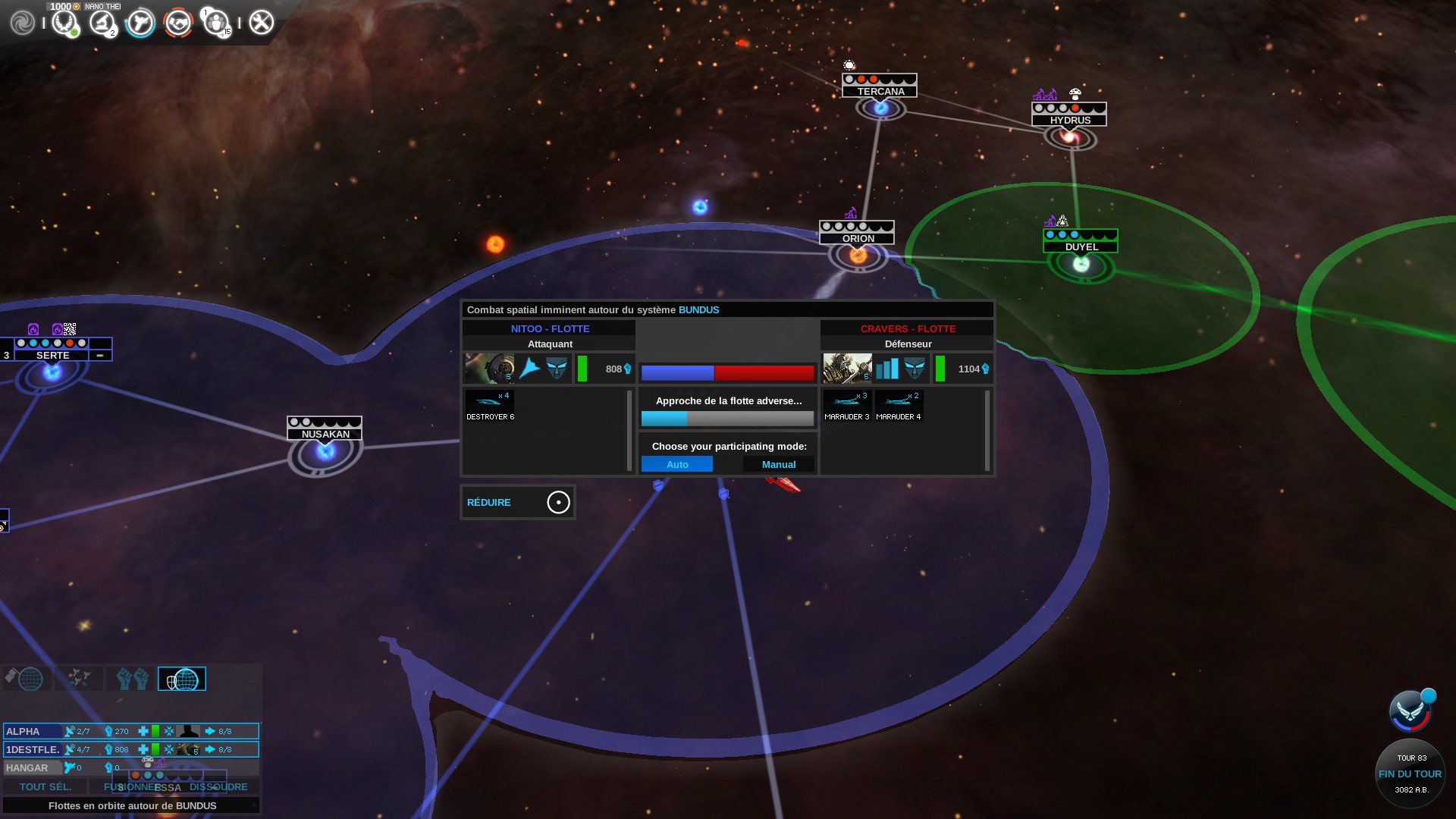The image size is (1456, 819).
Task: End the turn with FIN DU TOUR
Action: pyautogui.click(x=1410, y=773)
